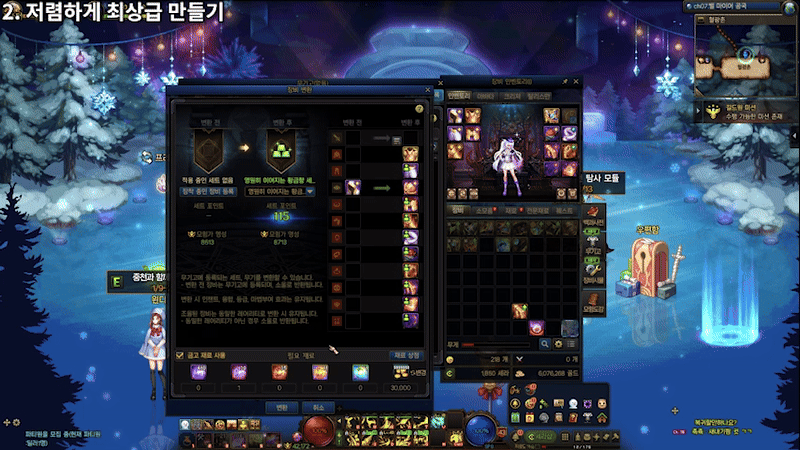Select the 퀘스트 inventory tab
The image size is (800, 450).
pos(565,211)
